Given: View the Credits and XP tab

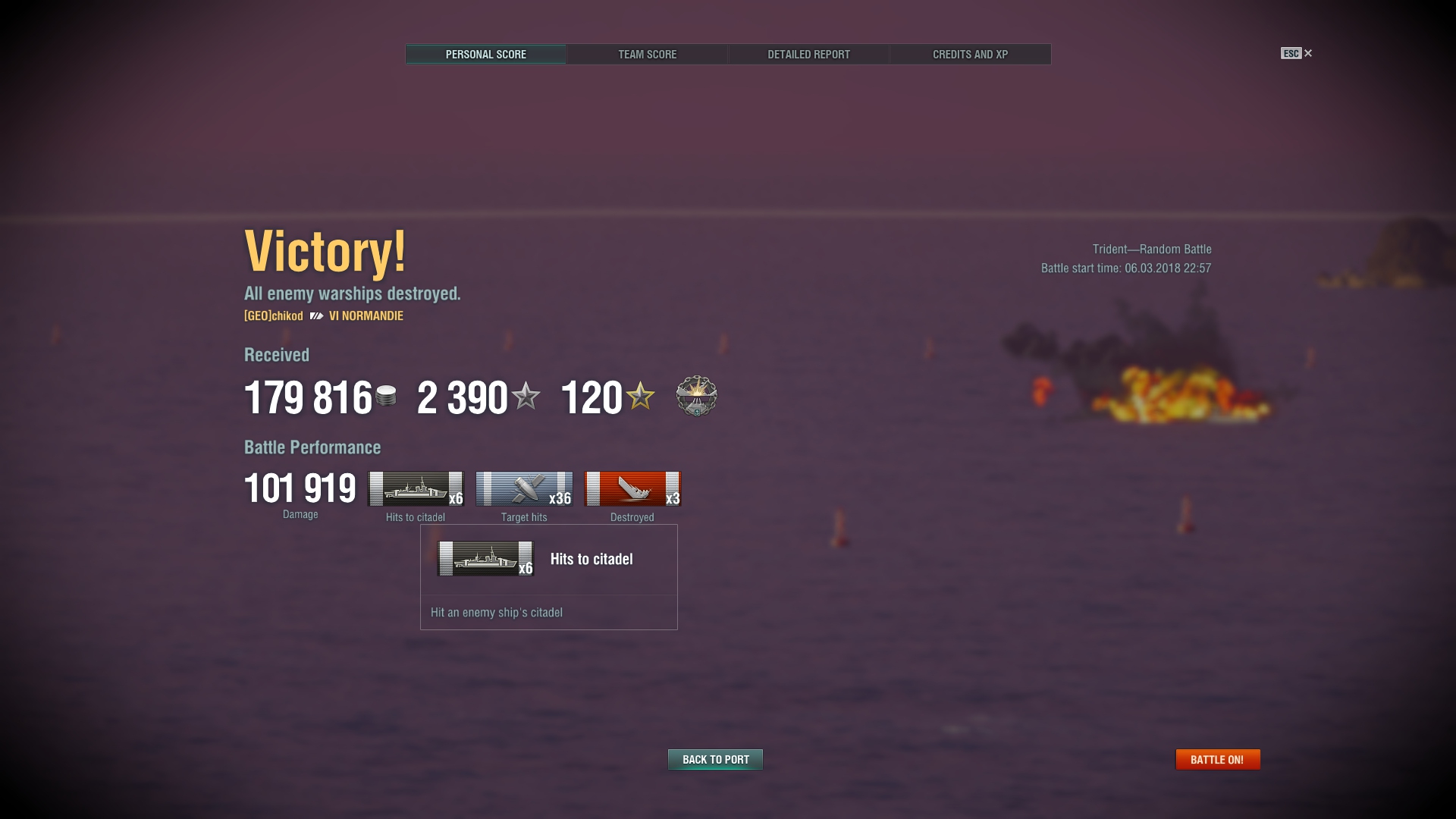Looking at the screenshot, I should tap(970, 55).
